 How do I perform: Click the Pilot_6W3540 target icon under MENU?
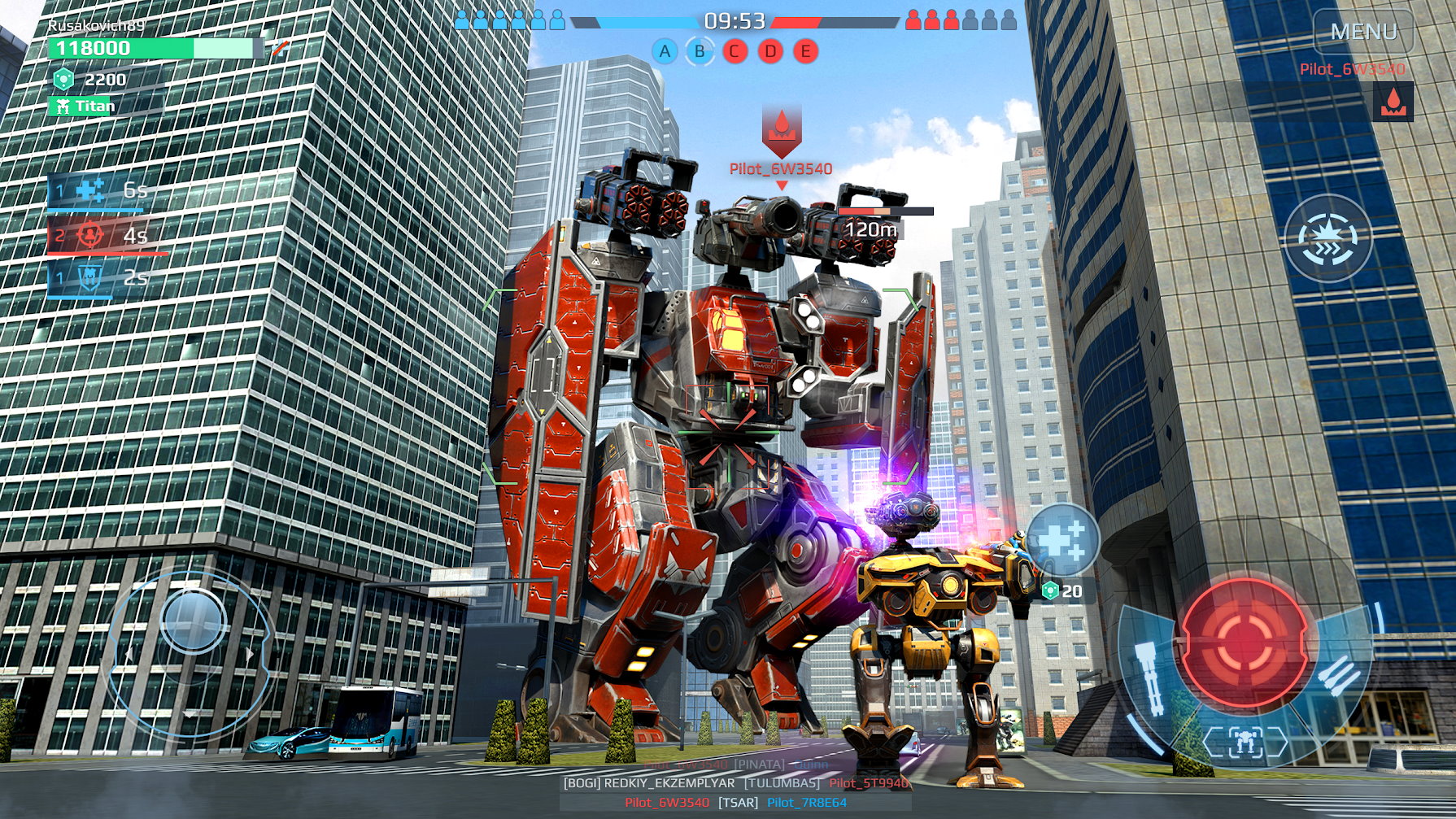[x=1393, y=102]
